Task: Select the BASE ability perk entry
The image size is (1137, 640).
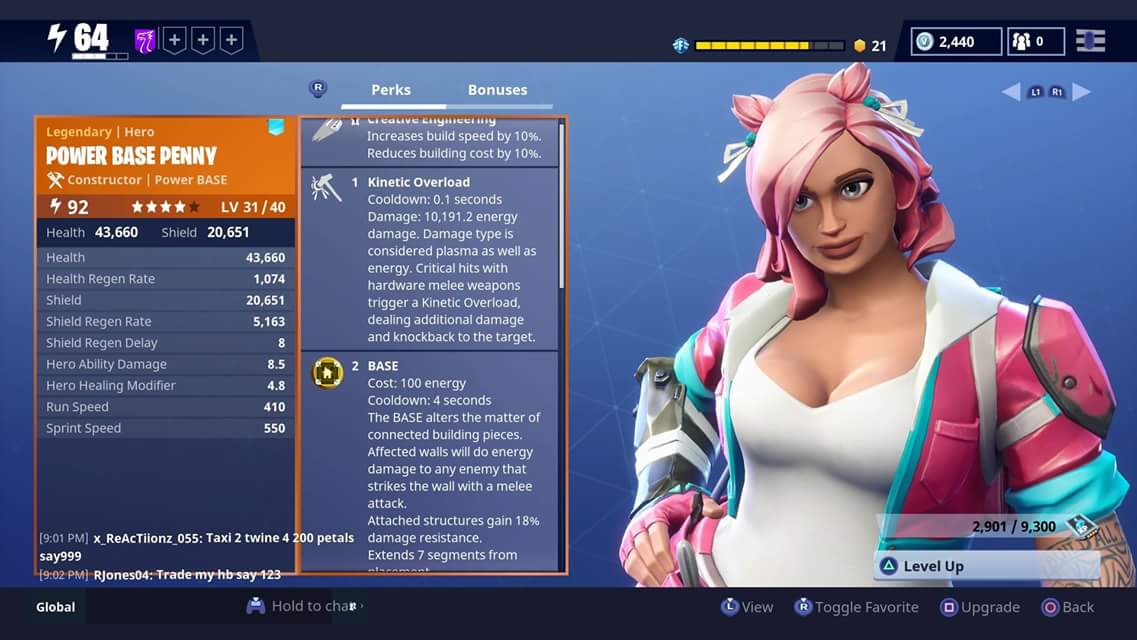Action: coord(430,460)
